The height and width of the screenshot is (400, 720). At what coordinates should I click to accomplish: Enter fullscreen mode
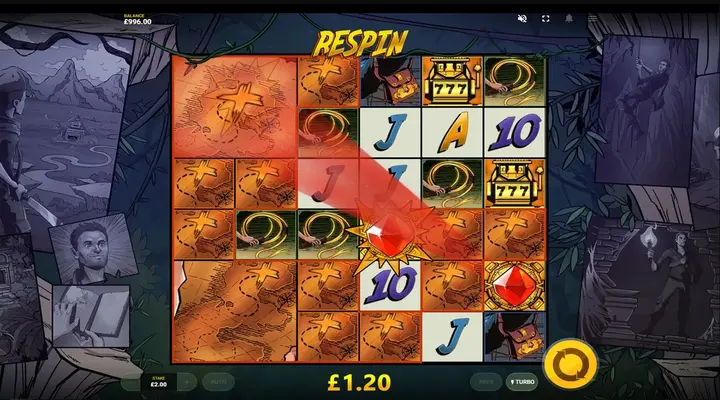point(546,19)
